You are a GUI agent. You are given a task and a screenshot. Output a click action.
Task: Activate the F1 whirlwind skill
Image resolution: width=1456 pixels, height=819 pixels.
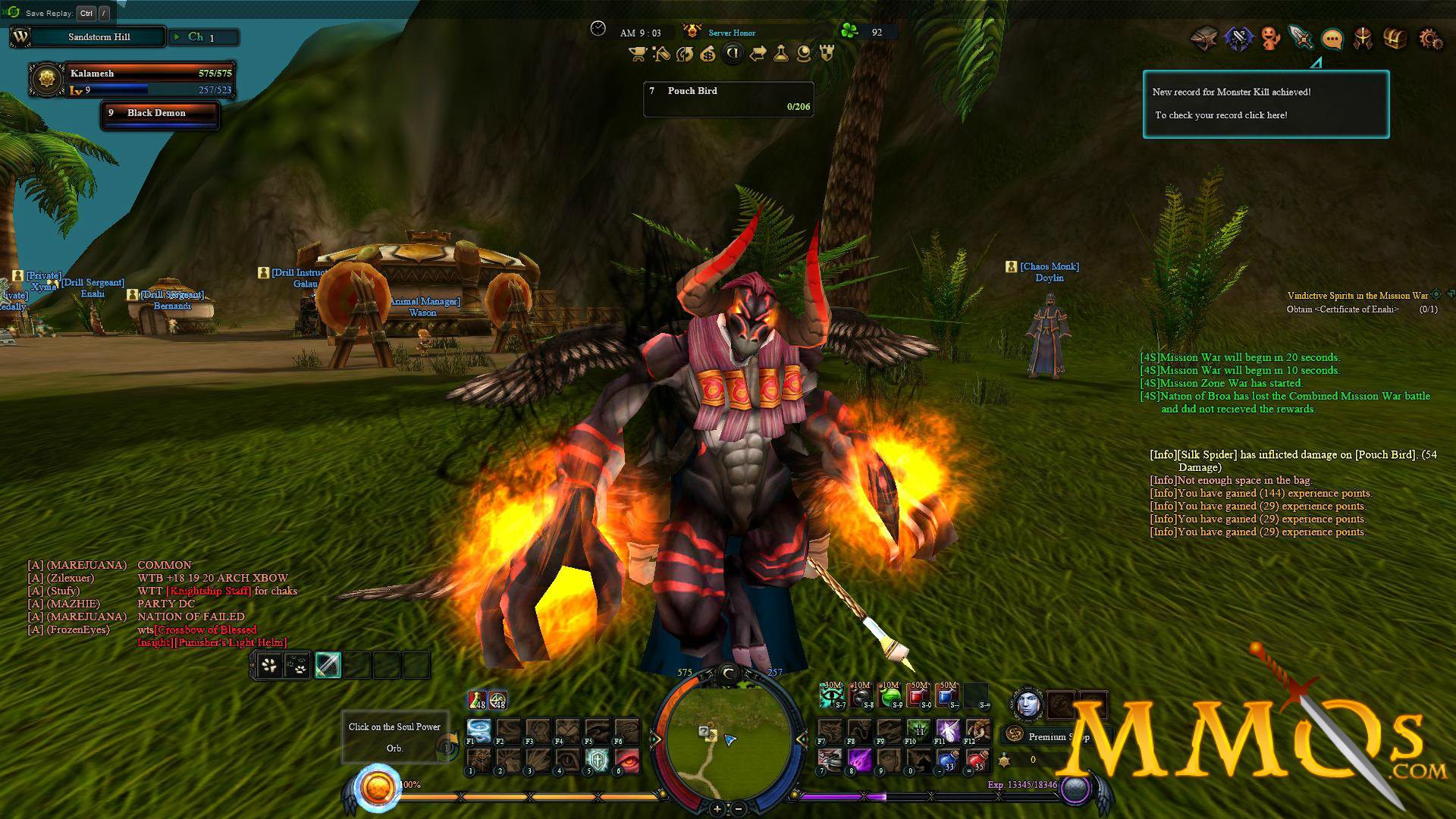pos(479,731)
